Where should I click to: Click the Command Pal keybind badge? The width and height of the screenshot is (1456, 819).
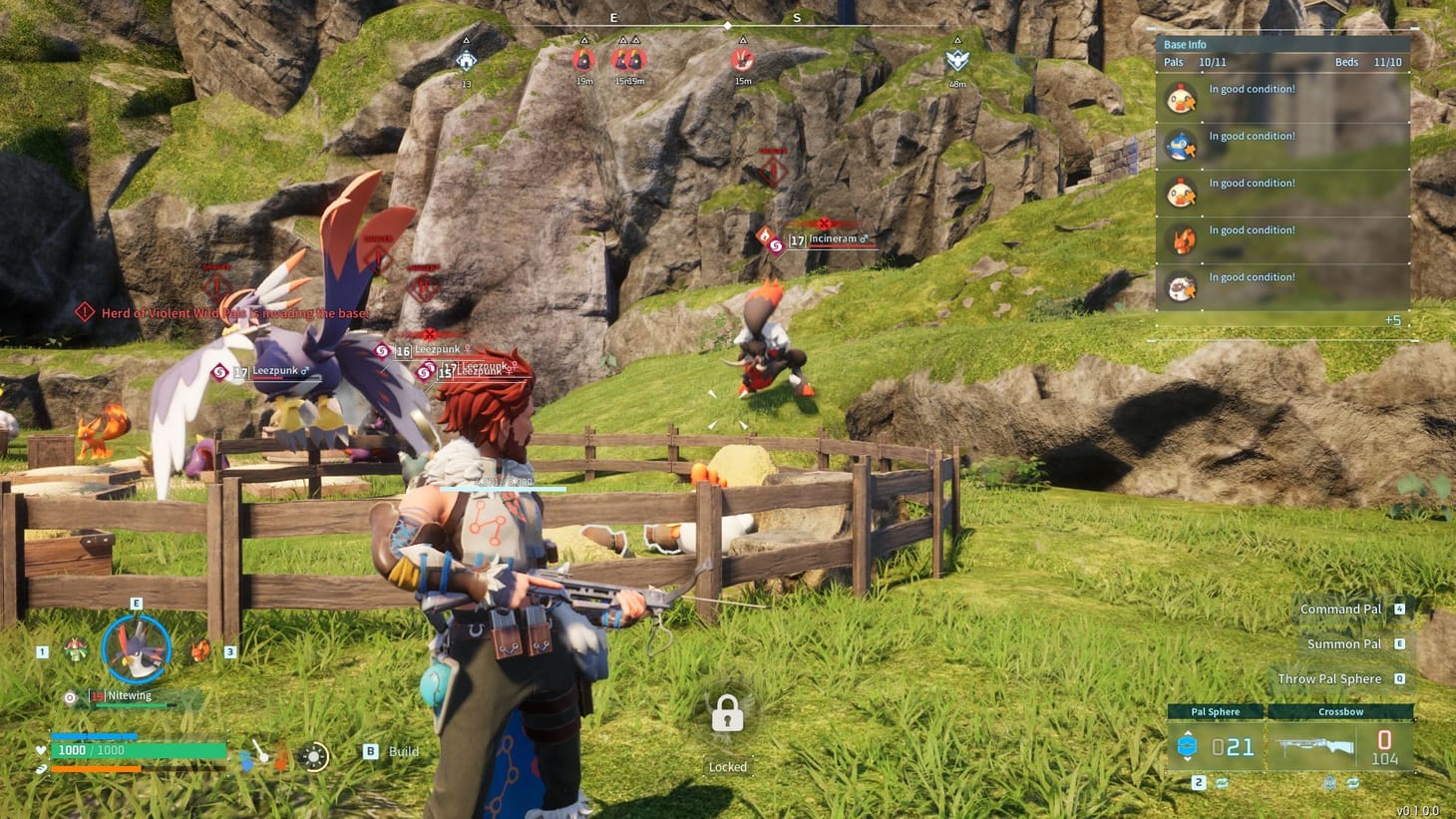click(x=1400, y=610)
